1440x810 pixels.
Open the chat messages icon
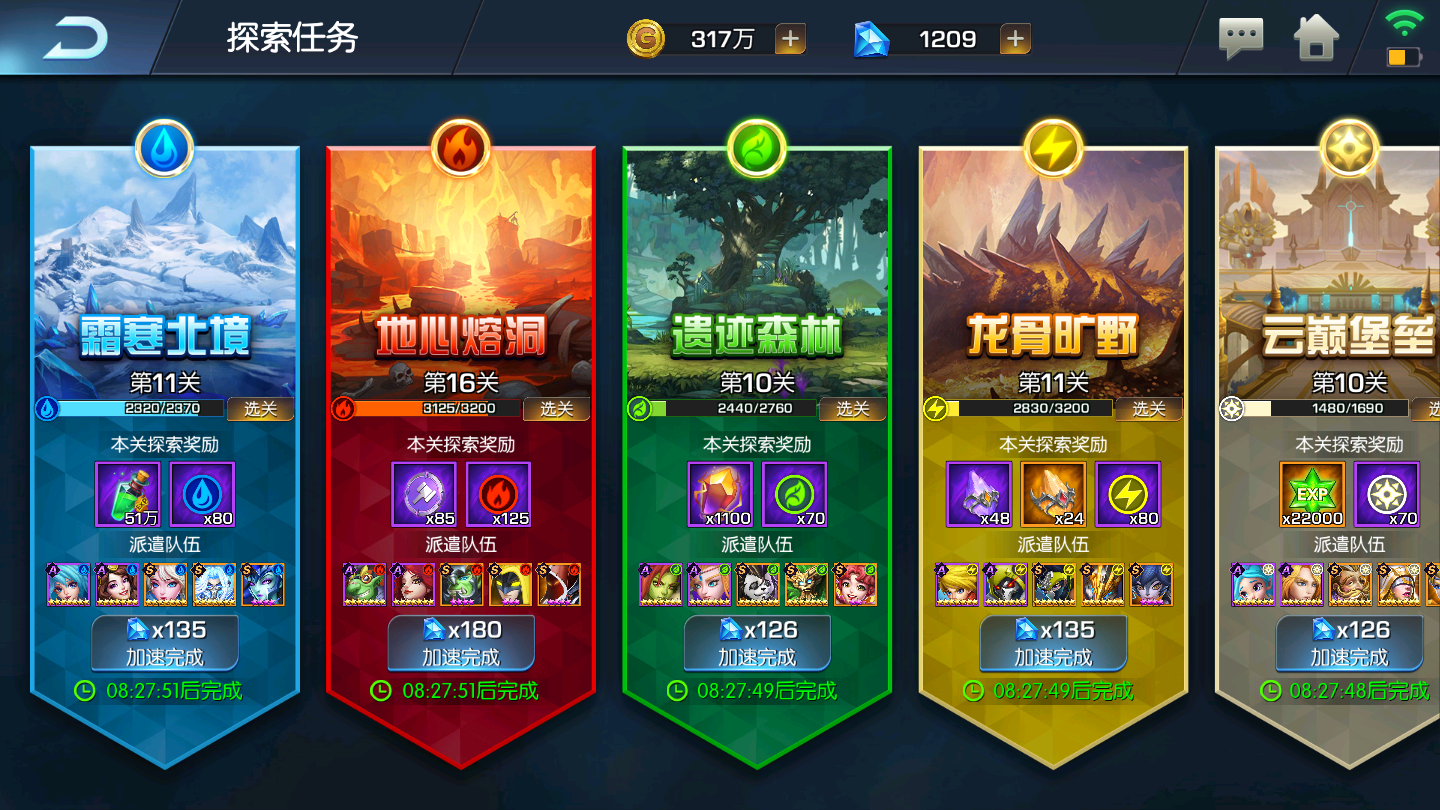click(x=1240, y=37)
